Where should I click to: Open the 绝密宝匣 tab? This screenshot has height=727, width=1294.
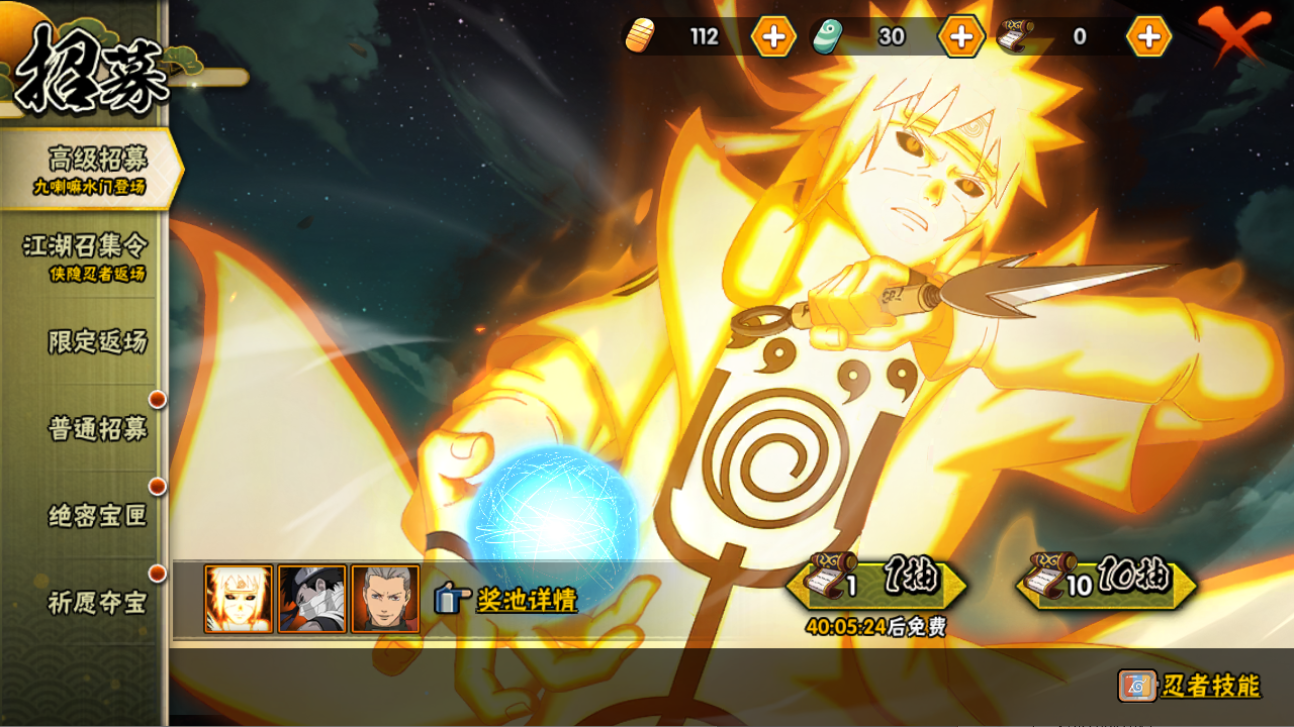[x=96, y=516]
